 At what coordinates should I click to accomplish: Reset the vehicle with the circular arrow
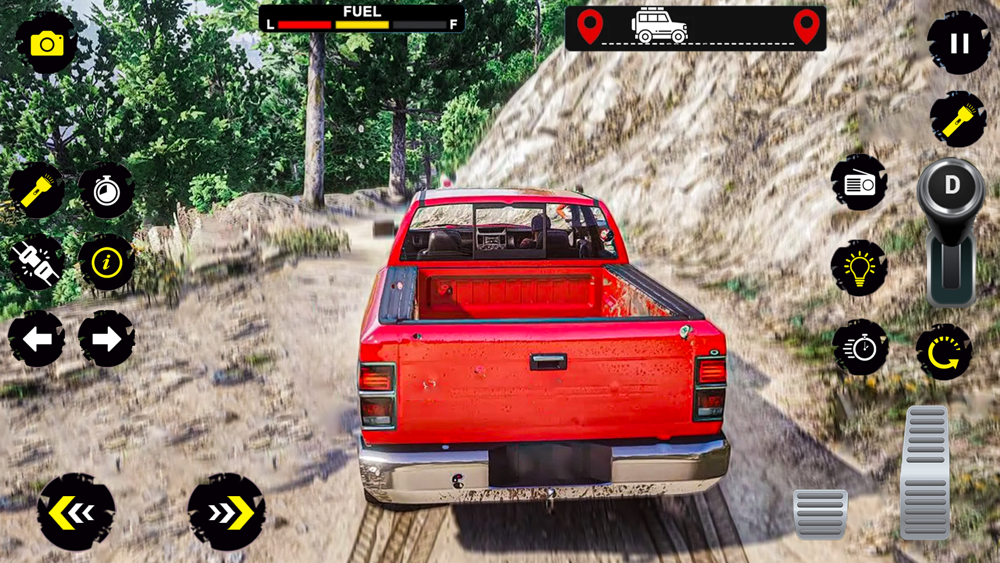tap(944, 351)
